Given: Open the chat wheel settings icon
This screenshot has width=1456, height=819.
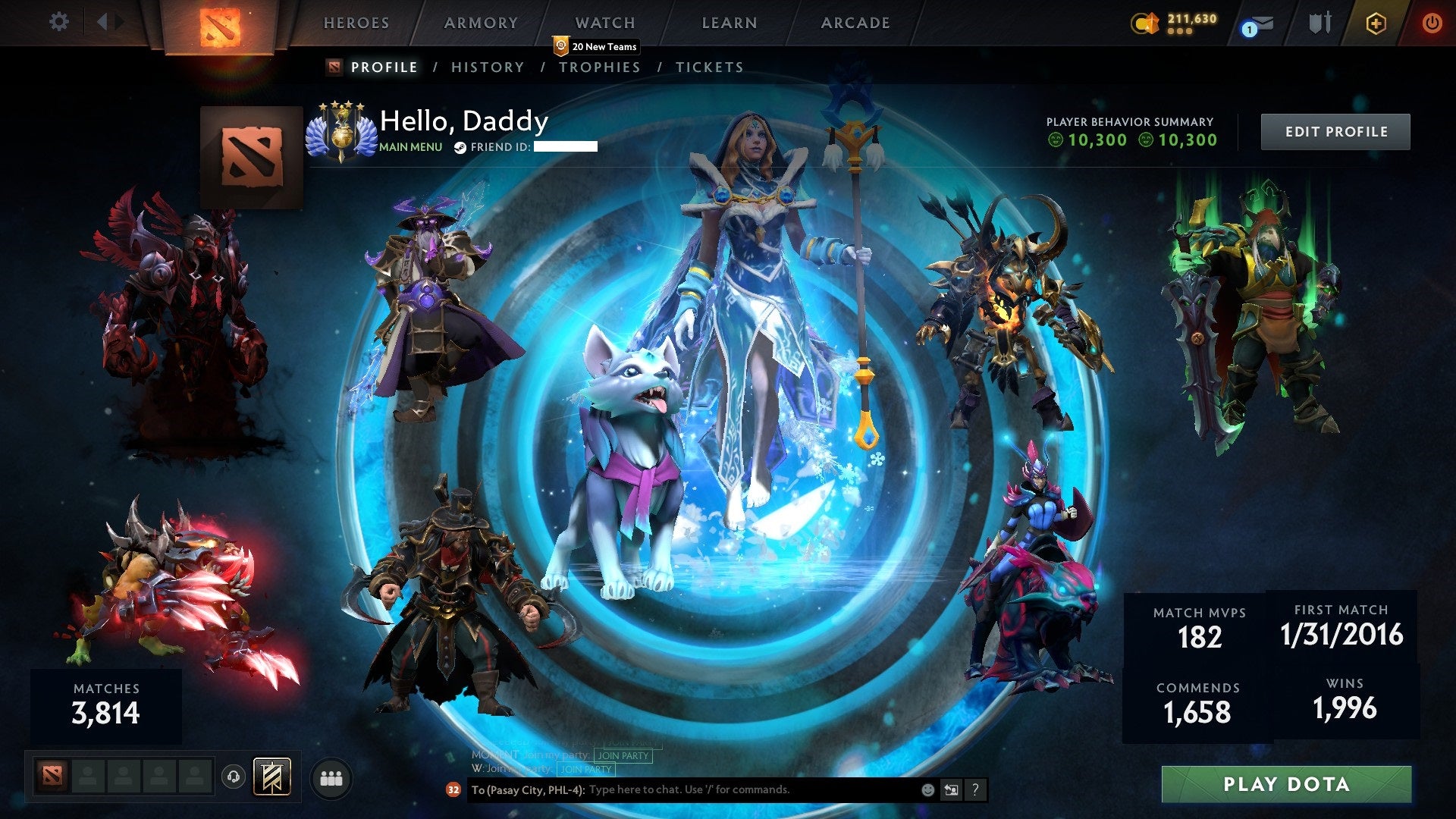Looking at the screenshot, I should pyautogui.click(x=951, y=790).
